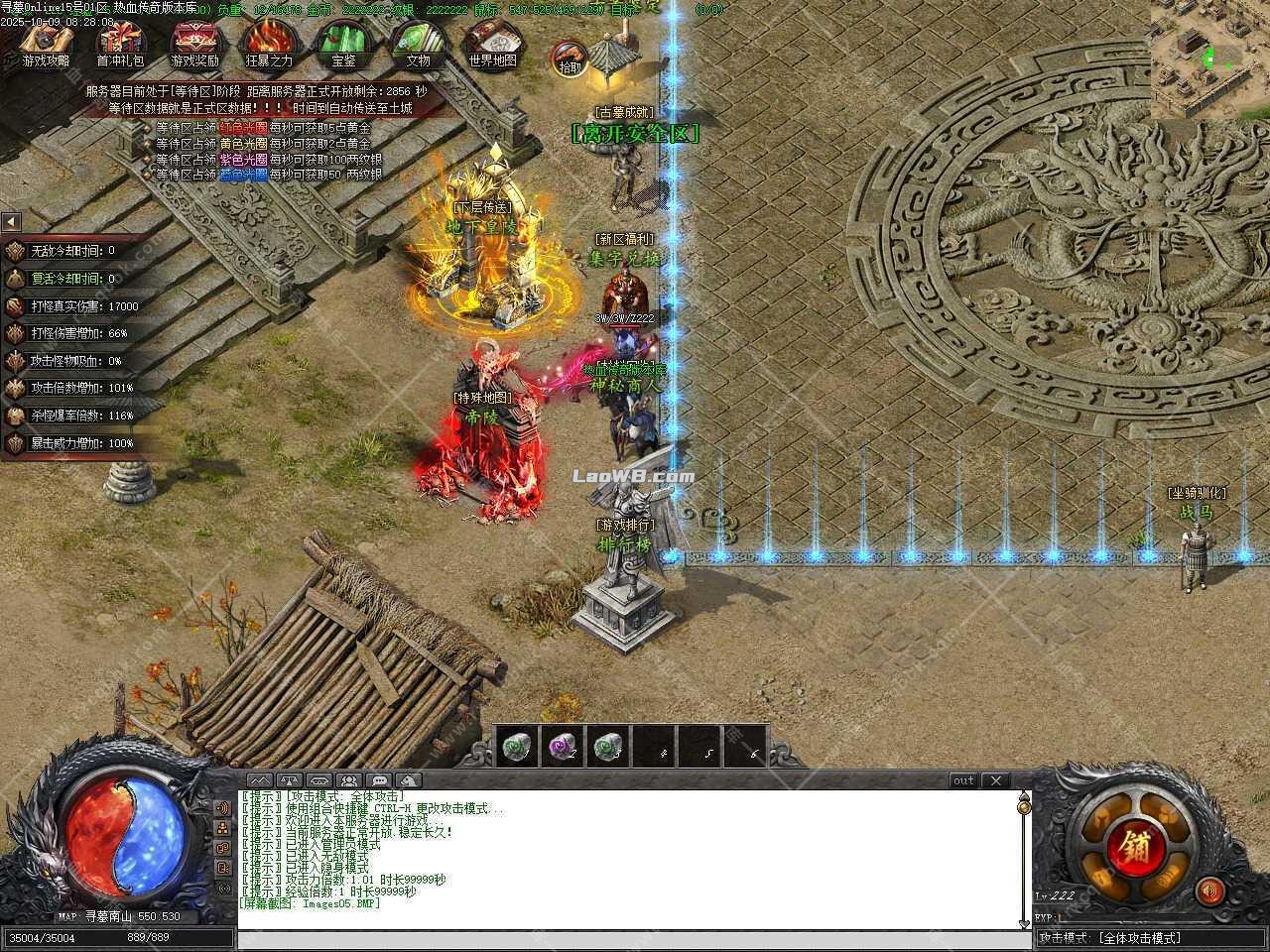The height and width of the screenshot is (952, 1270).
Task: Open the 游戏奖励 rewards menu
Action: 194,44
